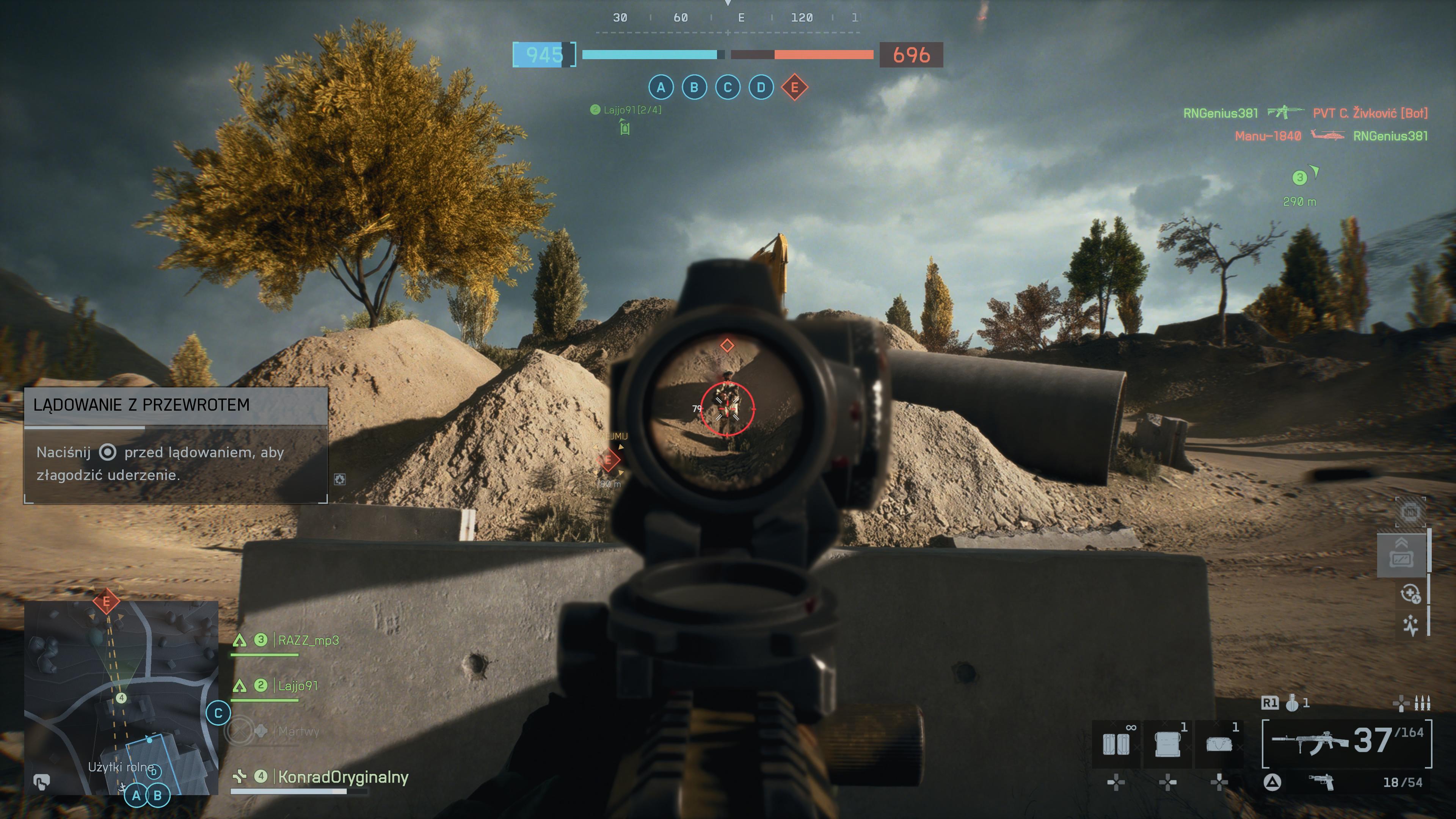Choose the ammo crate gadget slot
The image size is (1456, 819).
(1168, 744)
